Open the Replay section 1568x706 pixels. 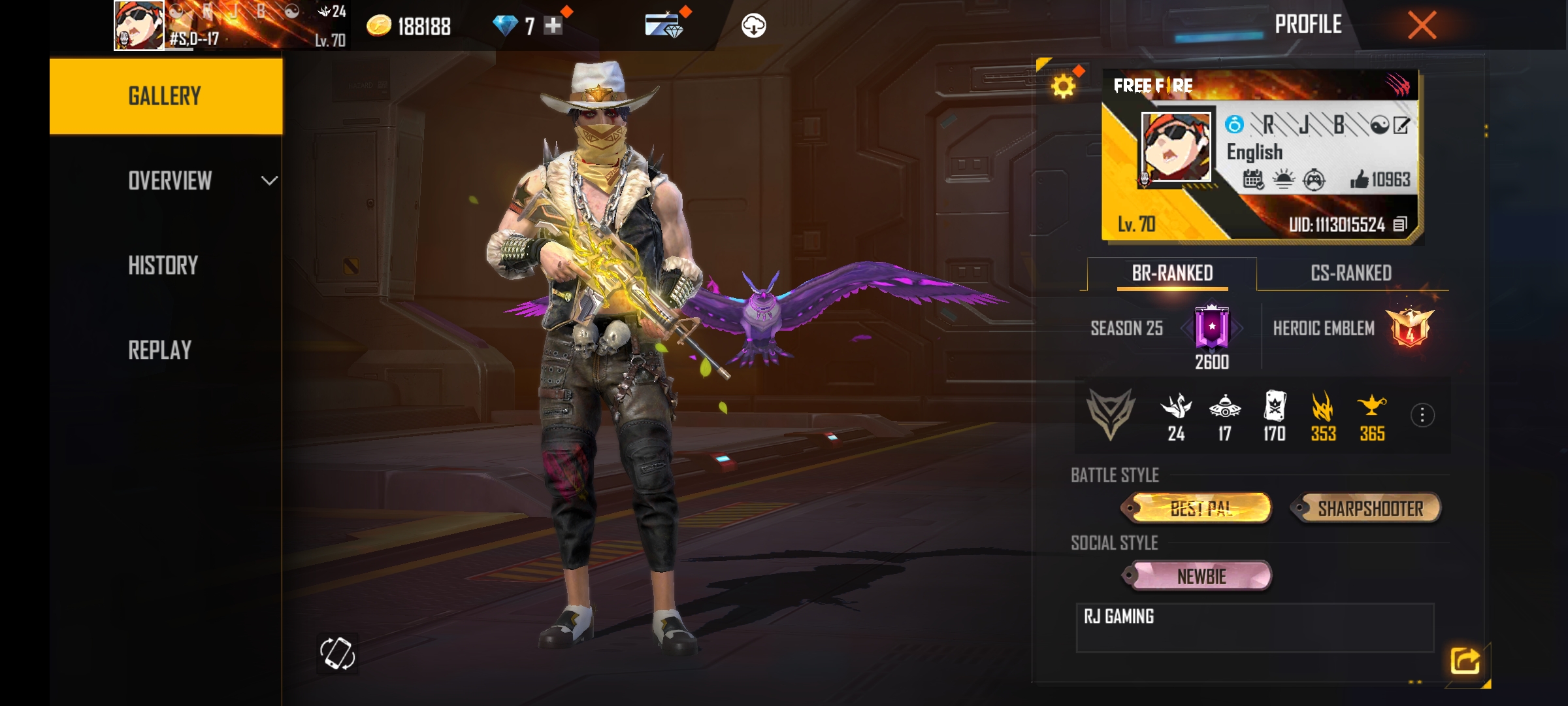[x=160, y=350]
